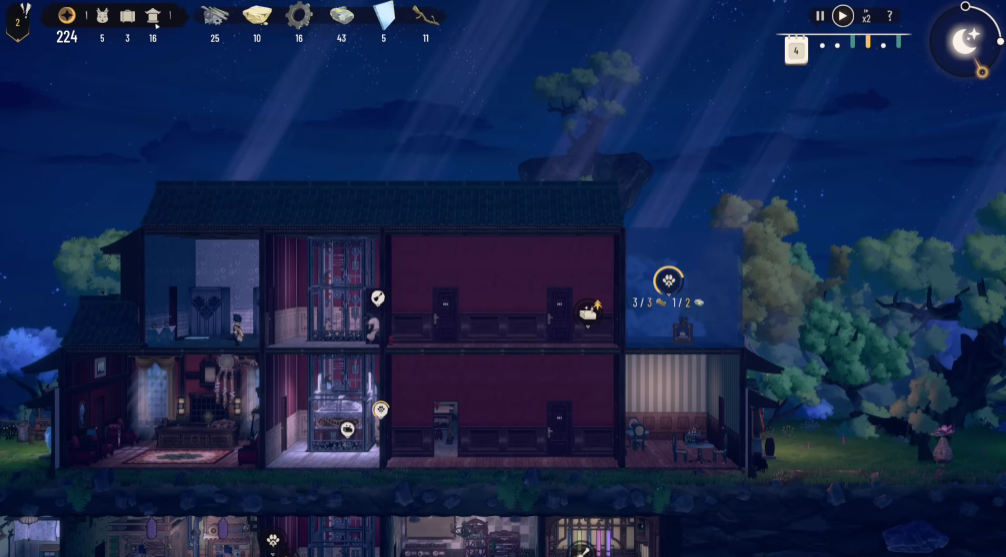This screenshot has width=1006, height=557.
Task: Select the gear parts resource icon
Action: pos(298,15)
